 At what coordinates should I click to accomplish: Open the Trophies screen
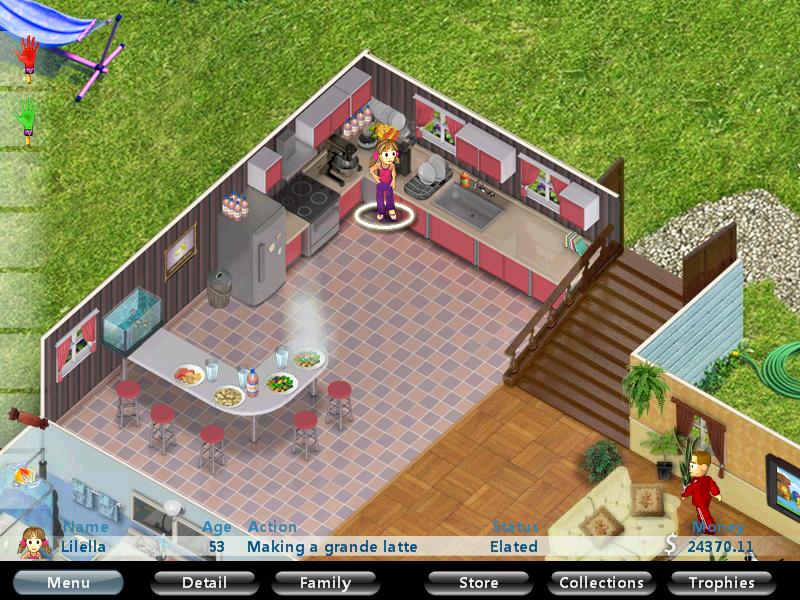[721, 582]
